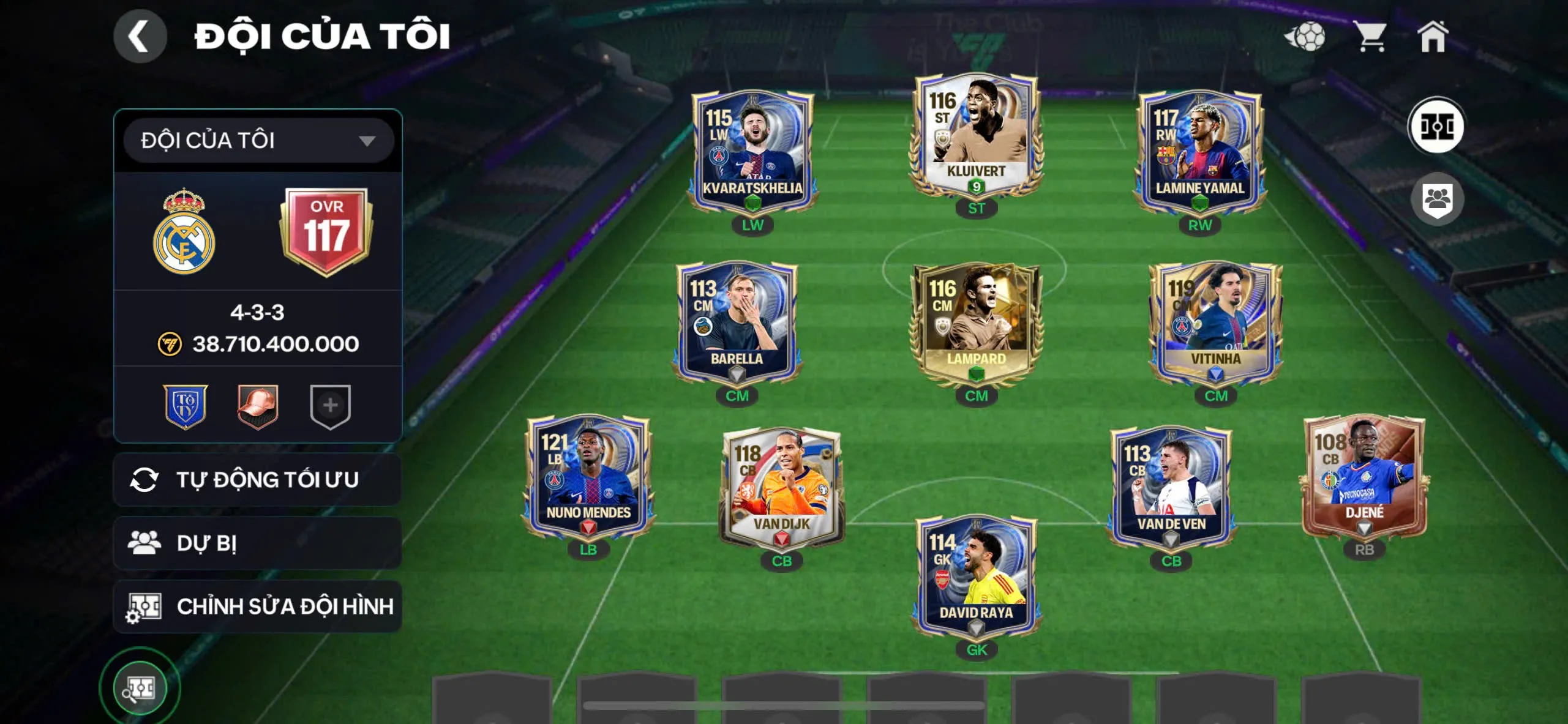1568x724 pixels.
Task: Go back with the arrow button
Action: coord(140,37)
